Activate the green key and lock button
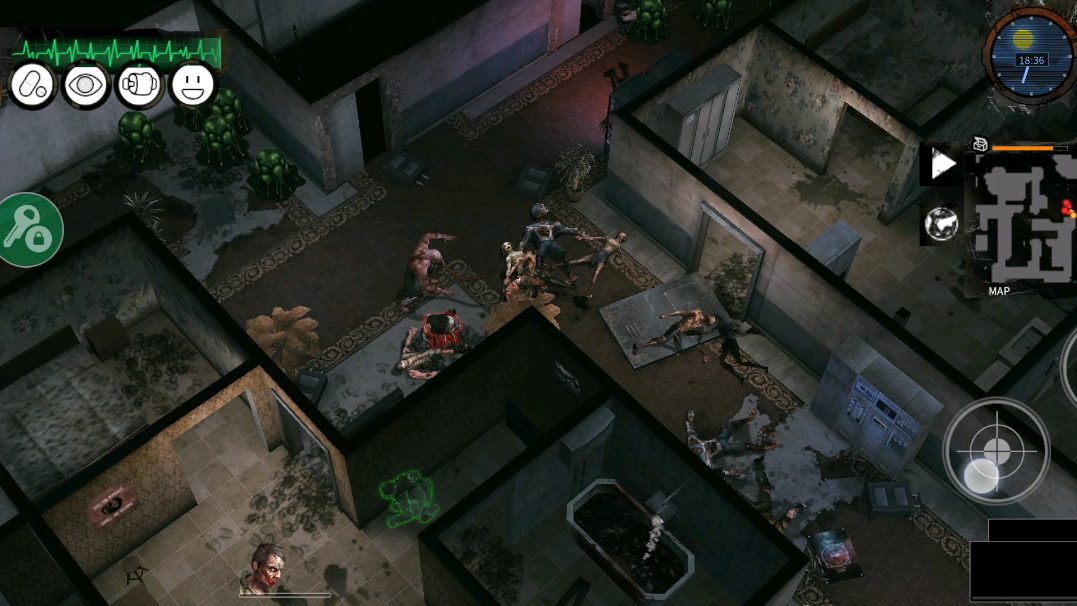 [x=27, y=230]
